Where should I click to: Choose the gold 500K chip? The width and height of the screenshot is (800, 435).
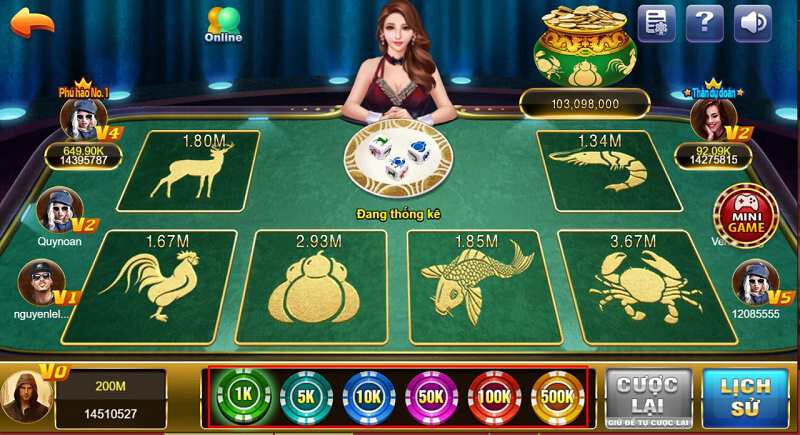[558, 396]
